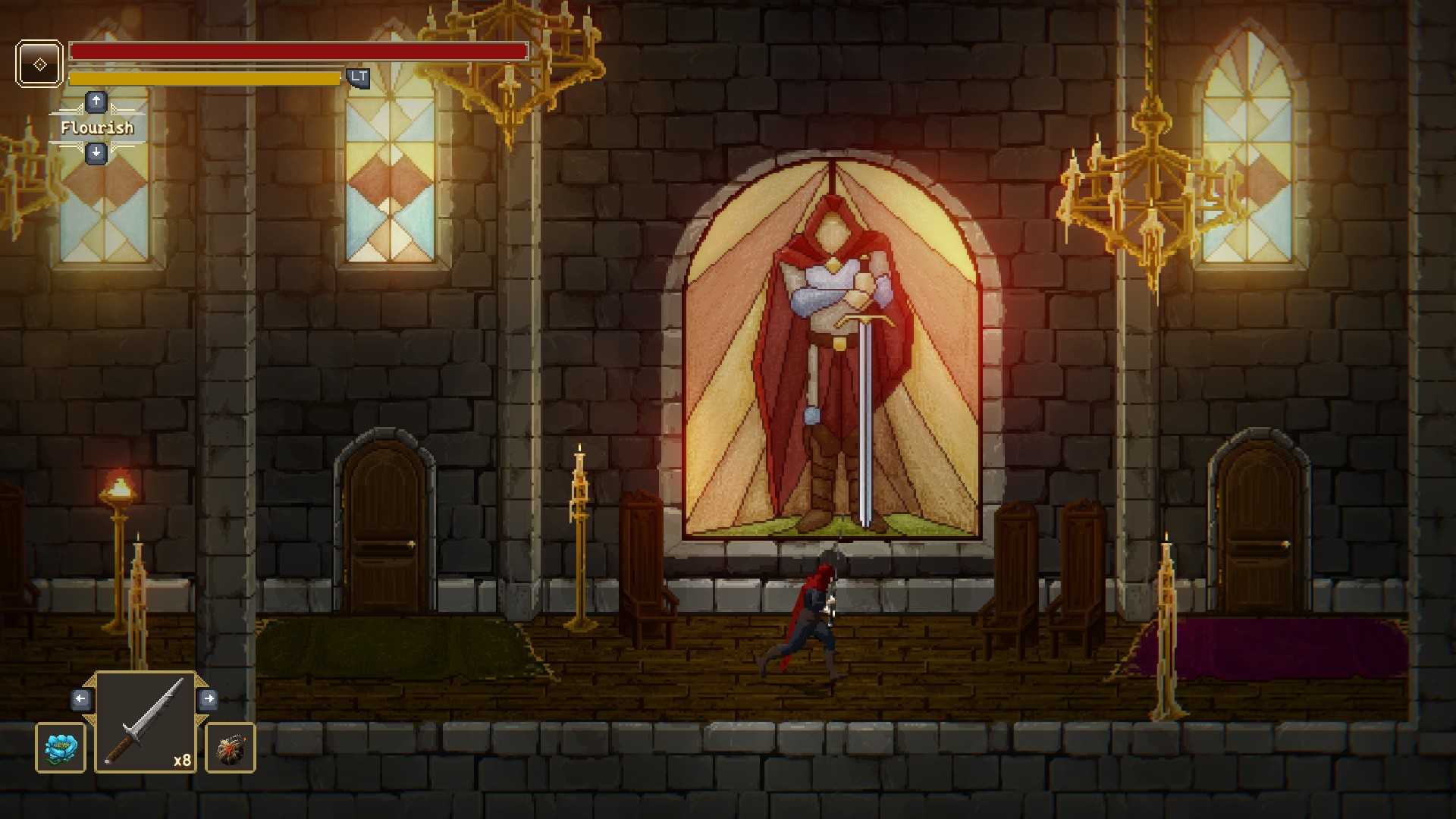Select the blue flower item slot
Viewport: 1456px width, 819px height.
(x=61, y=748)
